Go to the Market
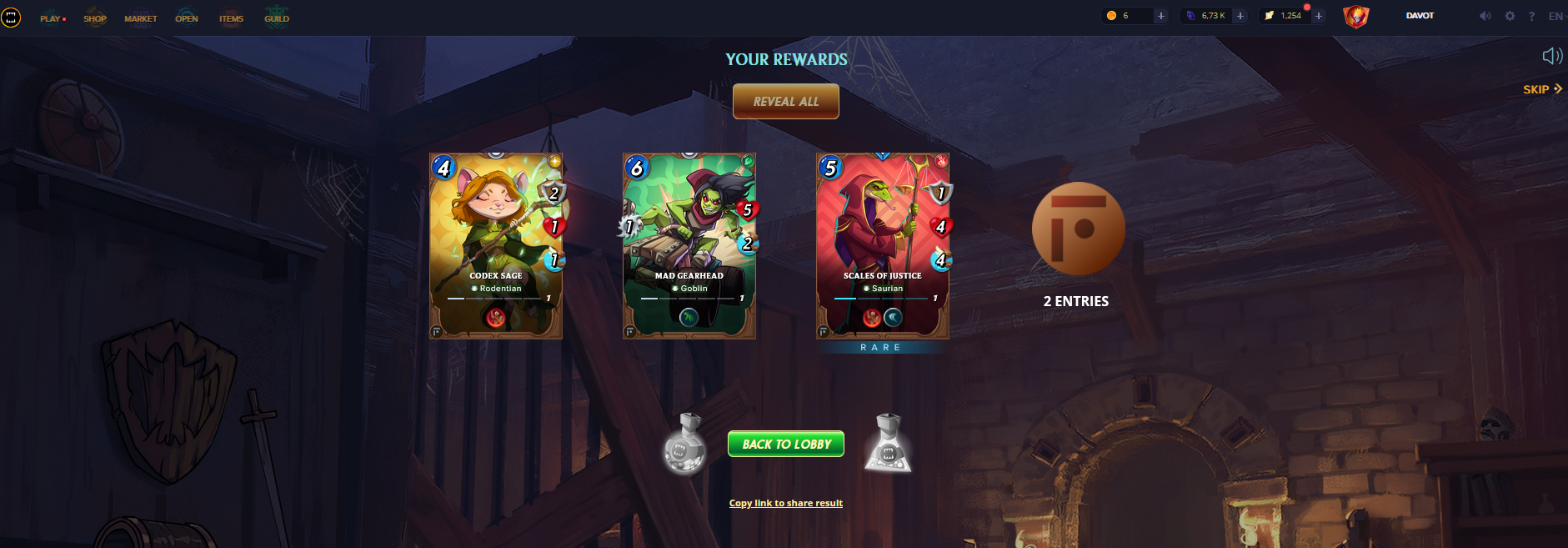The image size is (1568, 548). click(141, 18)
